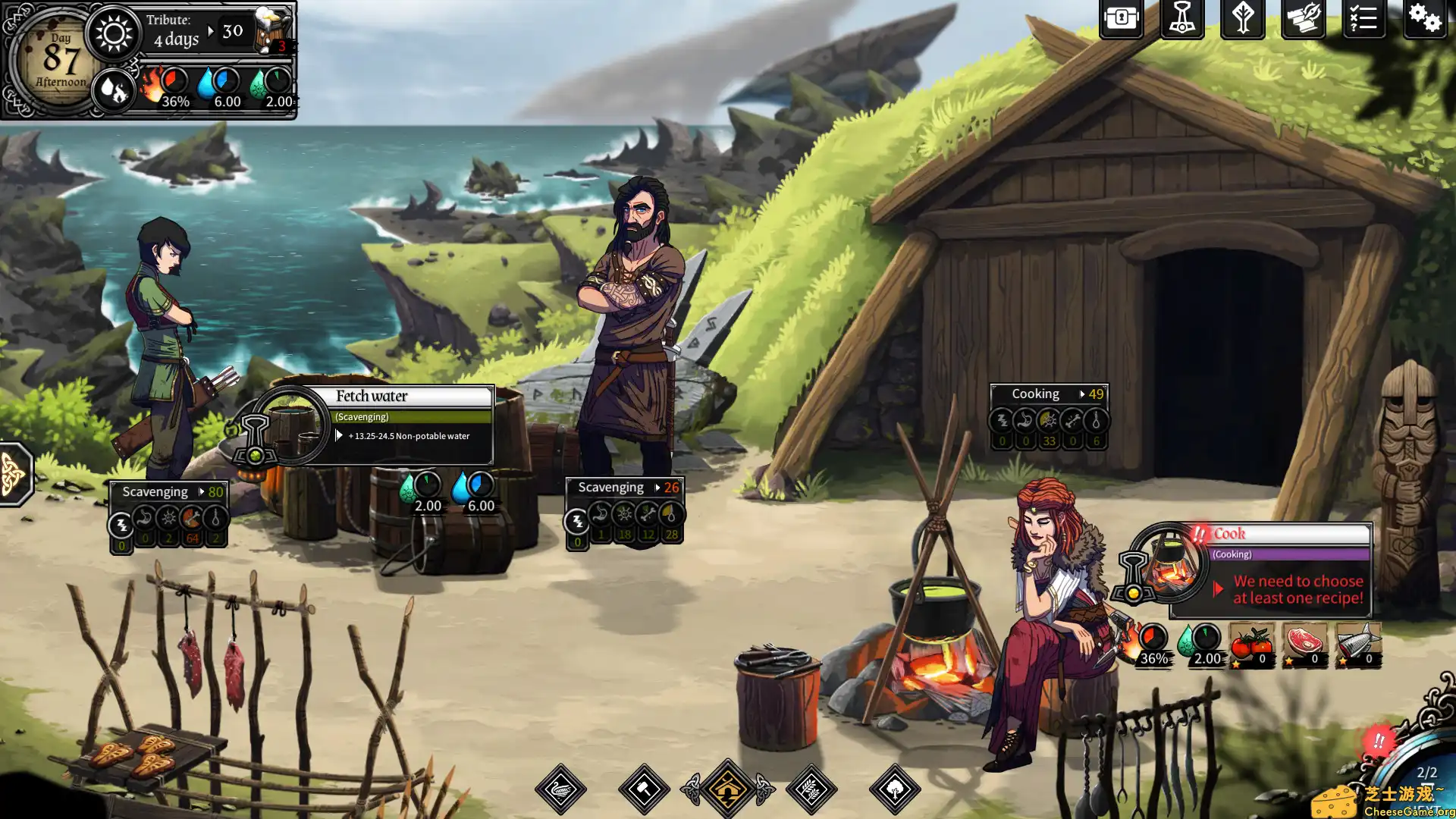
Task: Open the skill tree panel
Action: [x=1244, y=20]
